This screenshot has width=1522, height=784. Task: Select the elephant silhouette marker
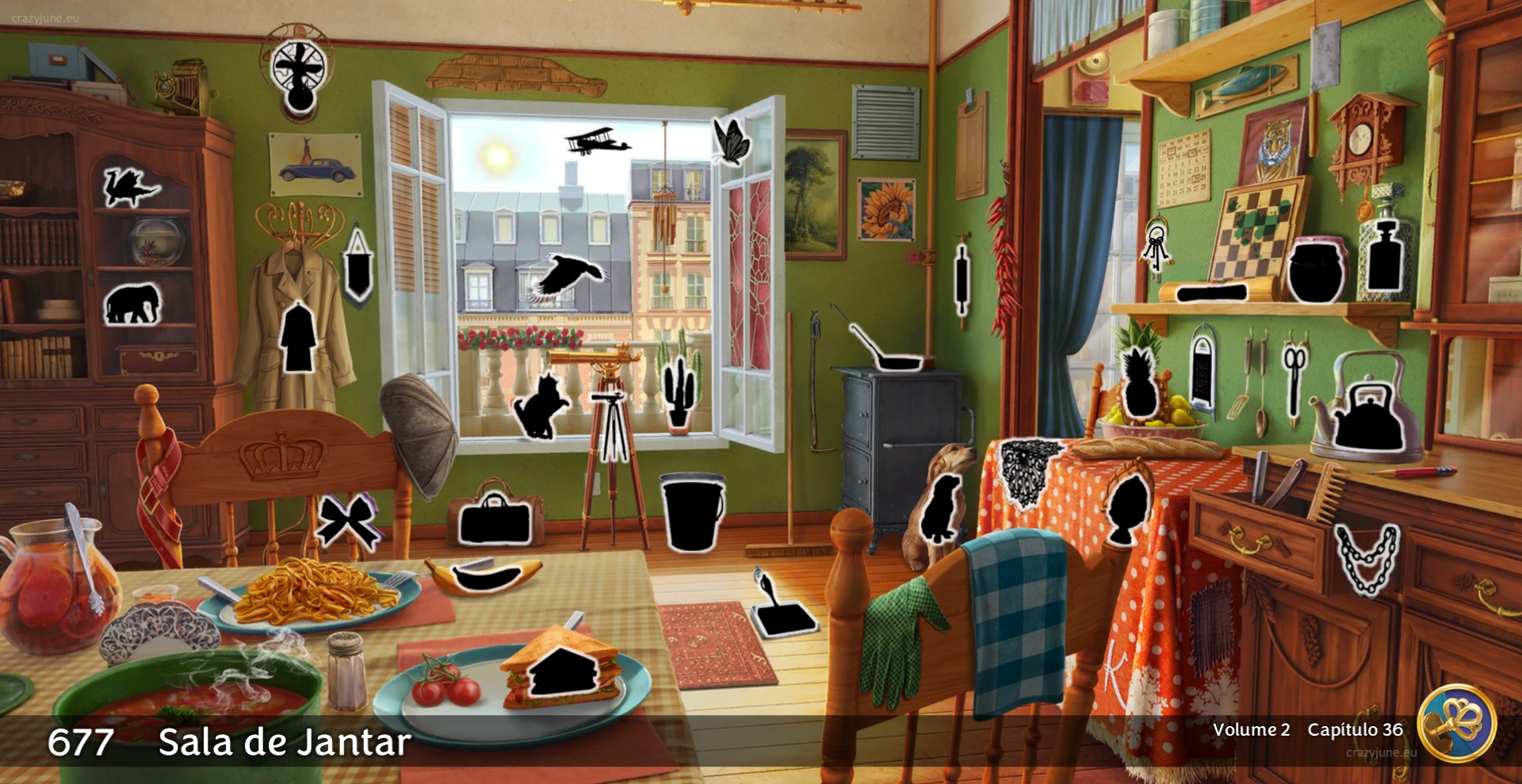132,304
